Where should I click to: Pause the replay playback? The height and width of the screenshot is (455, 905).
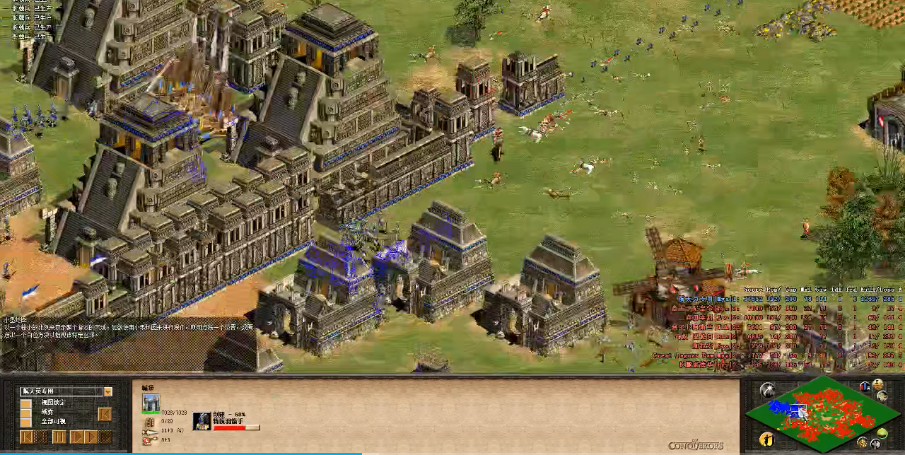point(59,437)
